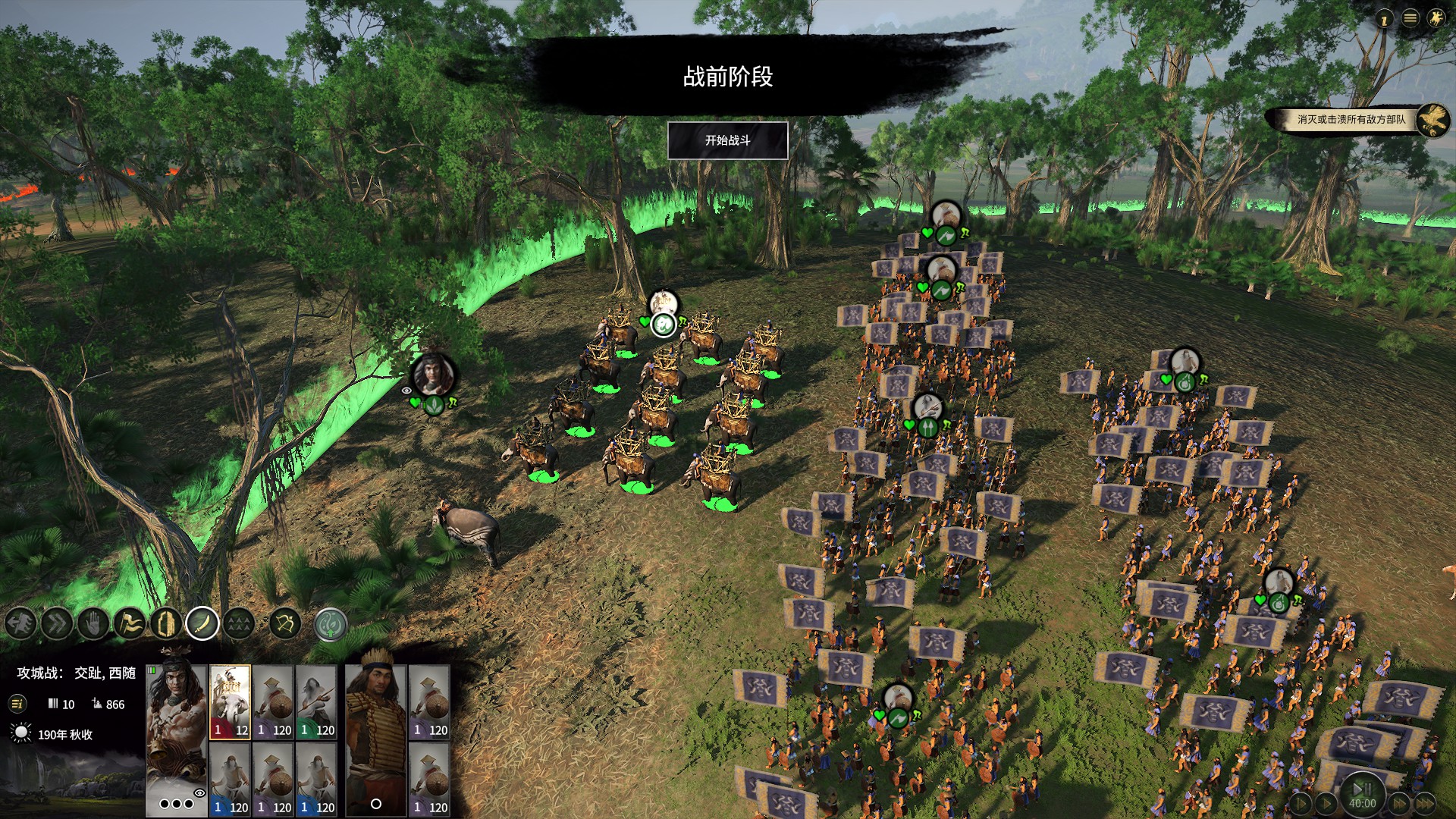The image size is (1456, 819).
Task: Toggle the play/pause battle speed button
Action: pos(1362,789)
